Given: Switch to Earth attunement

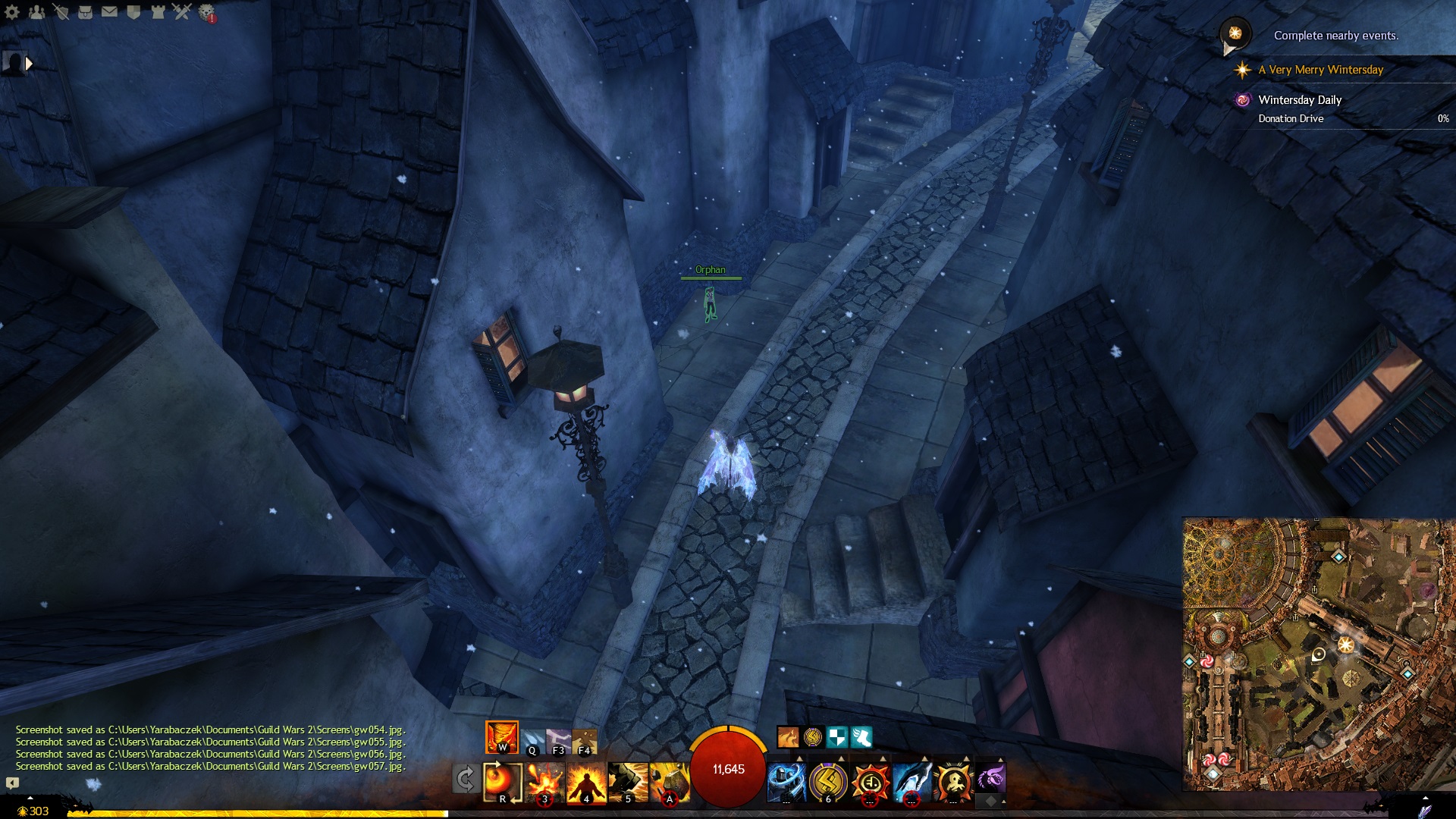Looking at the screenshot, I should point(584,740).
